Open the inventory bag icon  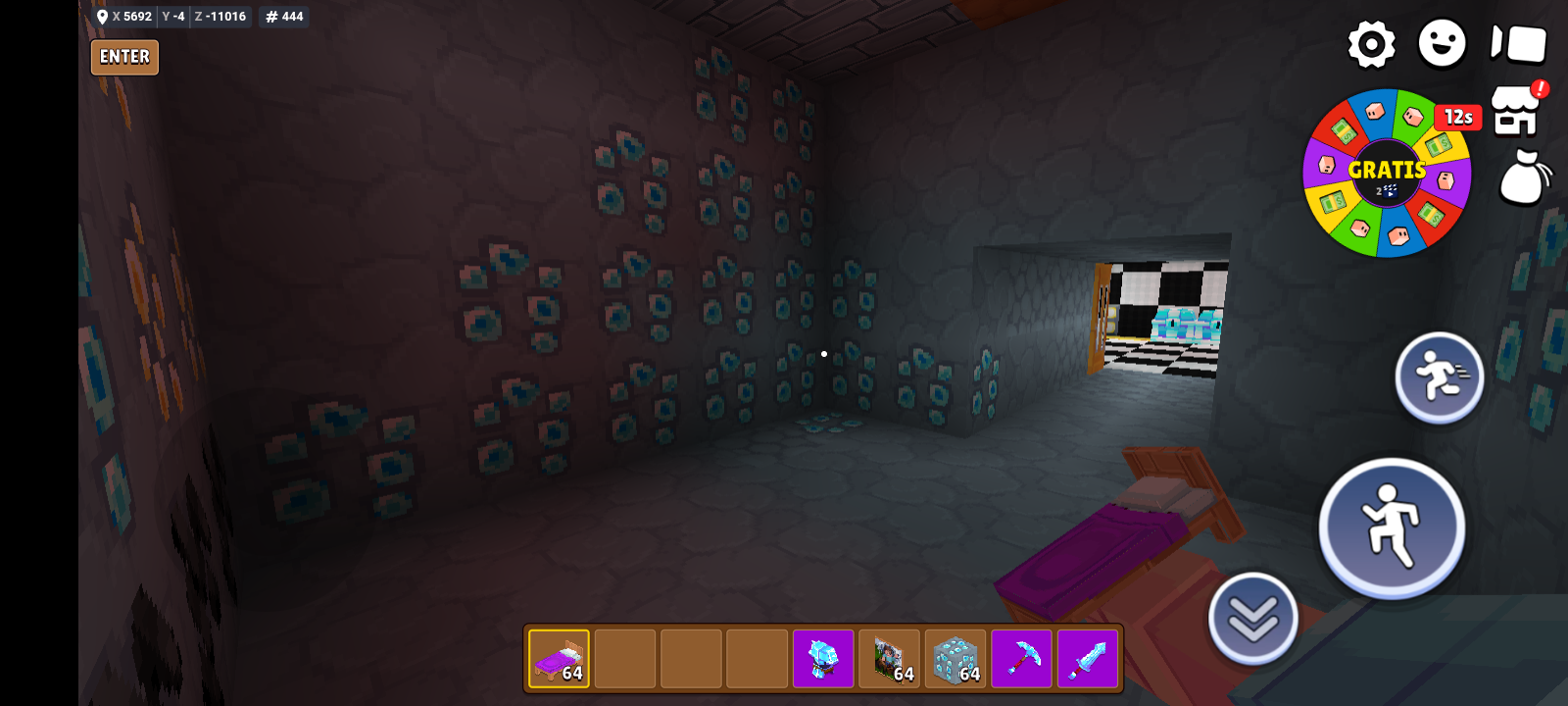1524,177
